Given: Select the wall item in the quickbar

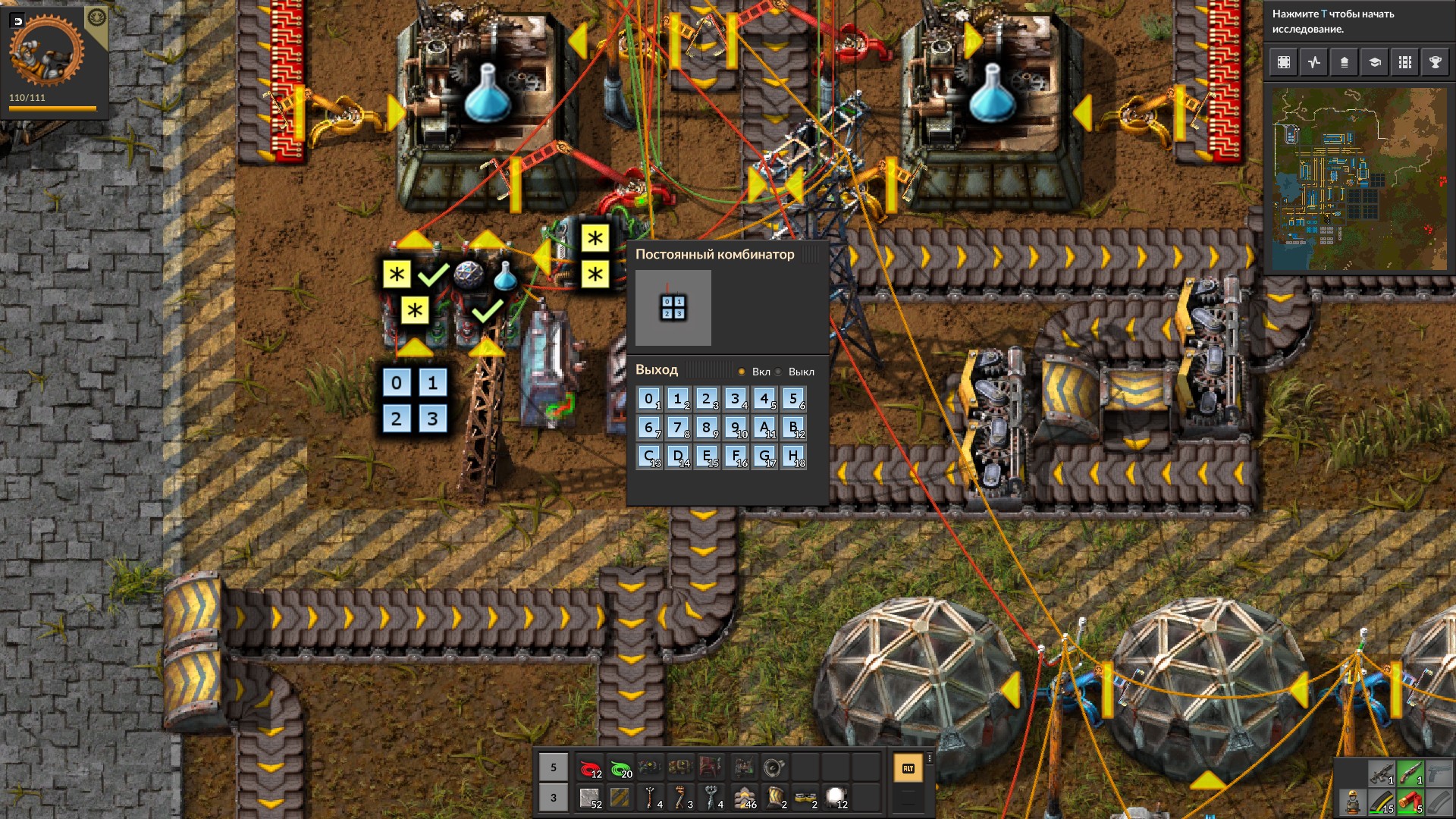Looking at the screenshot, I should tap(745, 799).
